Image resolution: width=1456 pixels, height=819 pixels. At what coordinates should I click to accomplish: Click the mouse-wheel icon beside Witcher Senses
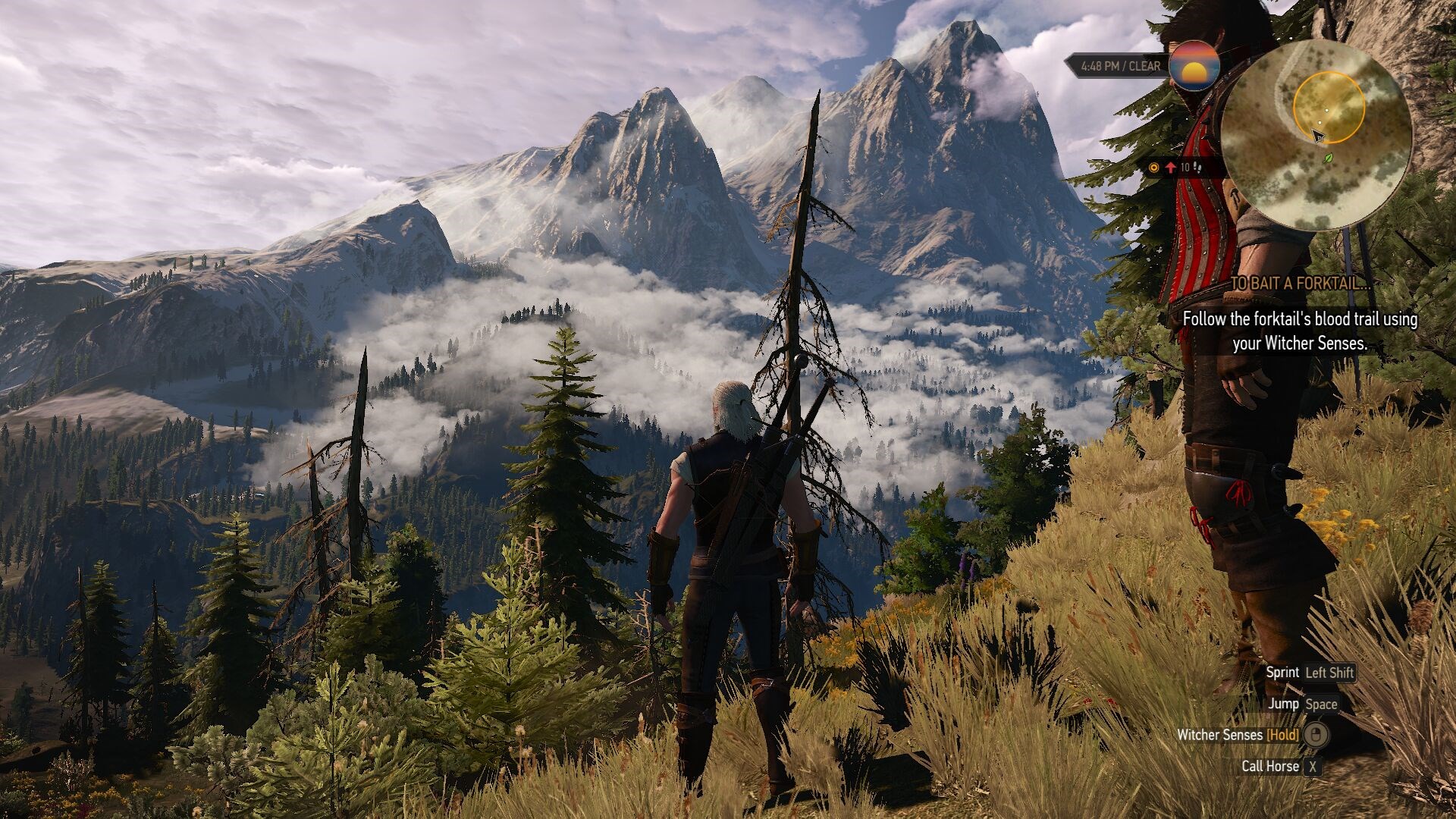pos(1314,735)
